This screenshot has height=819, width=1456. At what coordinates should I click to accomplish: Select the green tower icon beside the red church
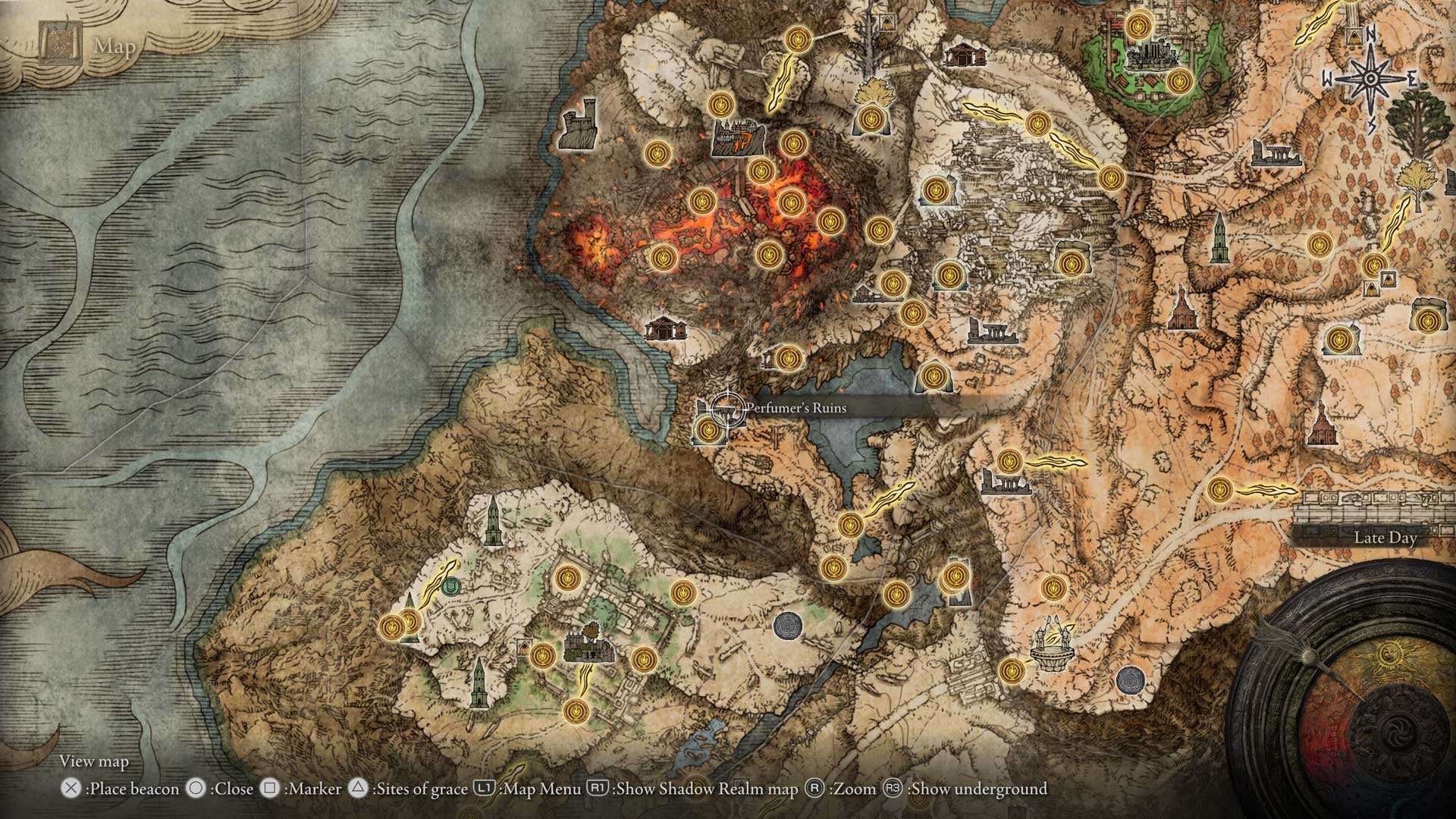(1218, 238)
